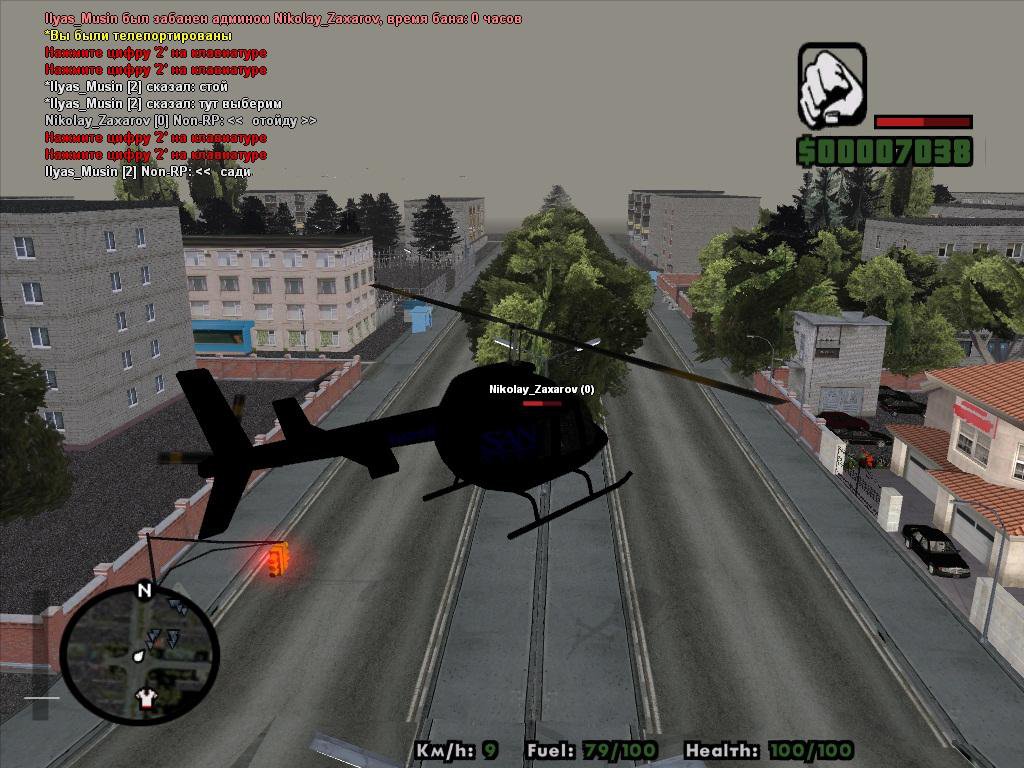This screenshot has width=1024, height=768.
Task: Select the fist weapon icon
Action: pyautogui.click(x=831, y=85)
